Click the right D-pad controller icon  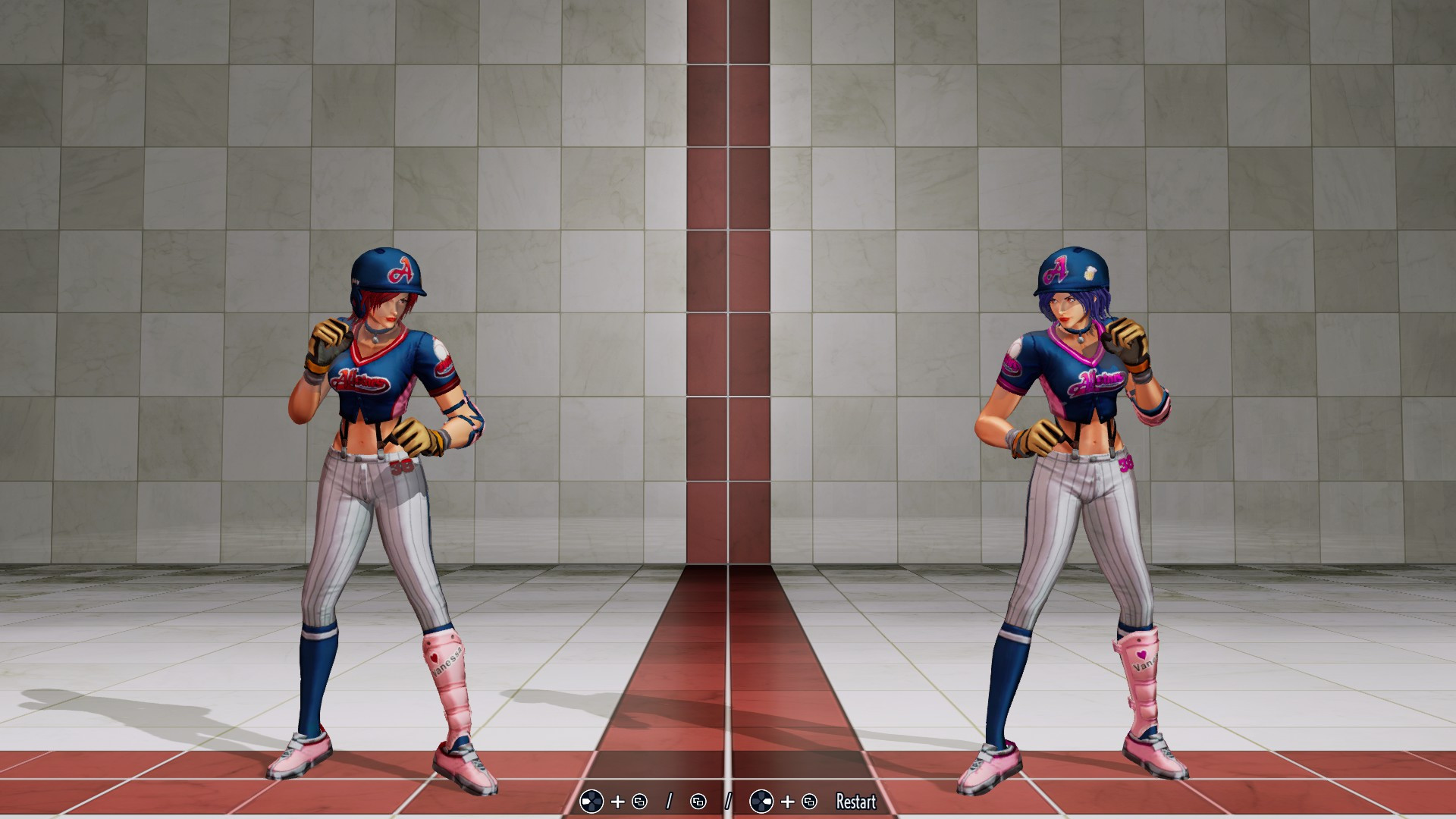(762, 802)
